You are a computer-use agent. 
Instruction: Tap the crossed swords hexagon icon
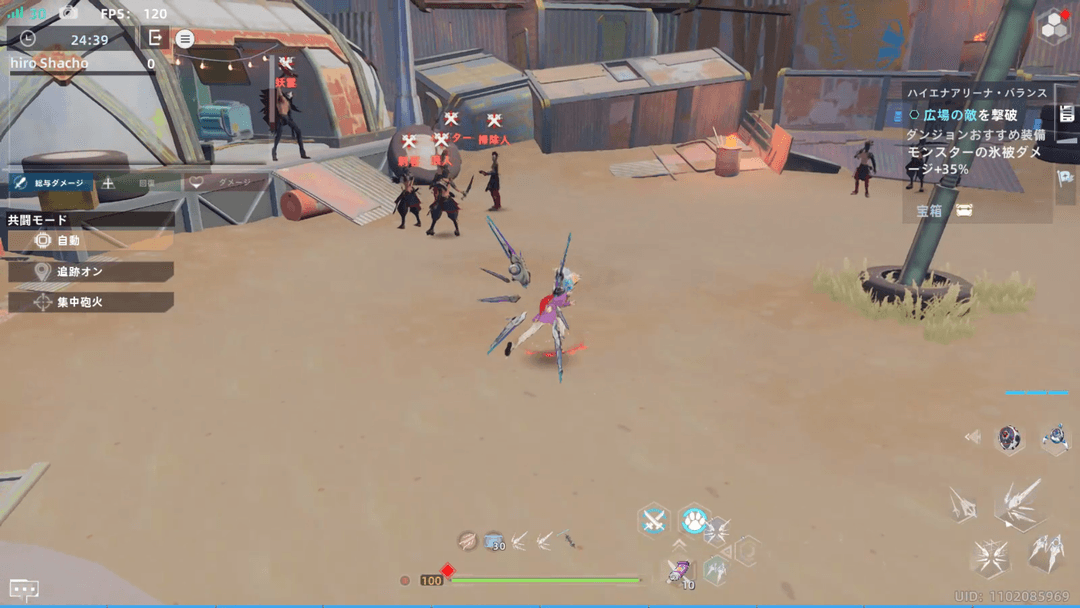[654, 520]
